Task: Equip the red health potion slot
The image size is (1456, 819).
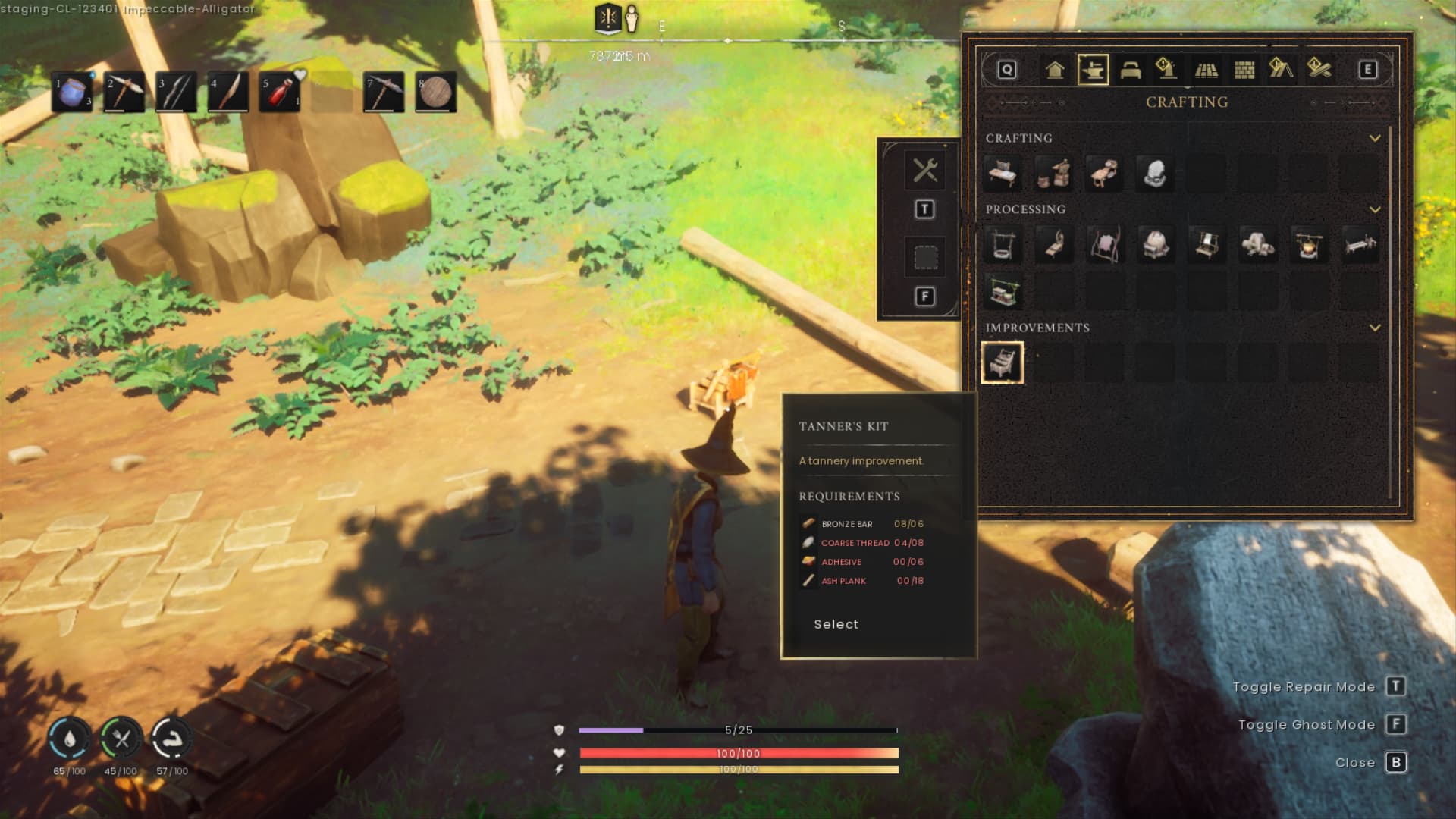Action: (x=279, y=93)
